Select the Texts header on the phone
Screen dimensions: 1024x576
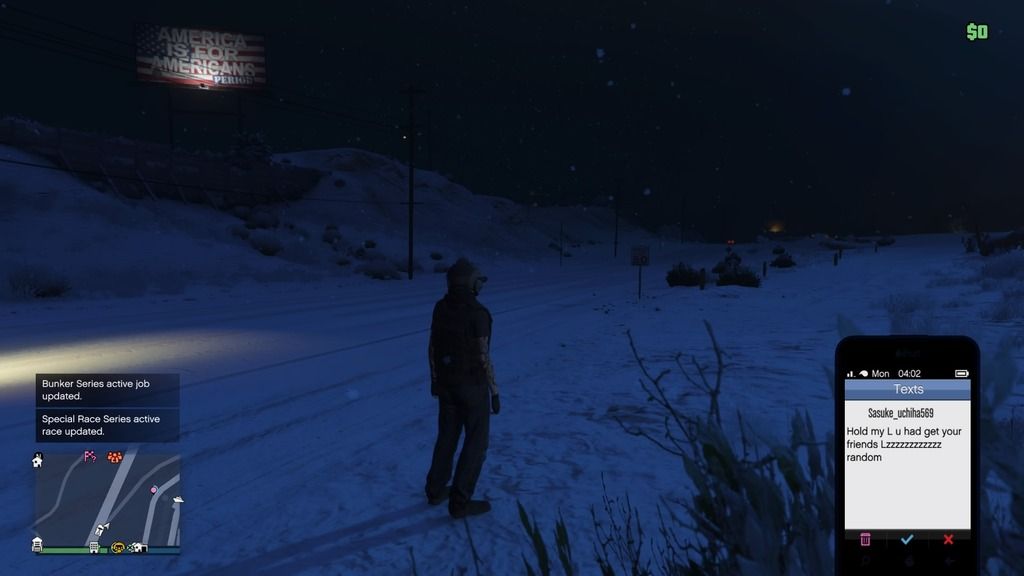pyautogui.click(x=907, y=389)
